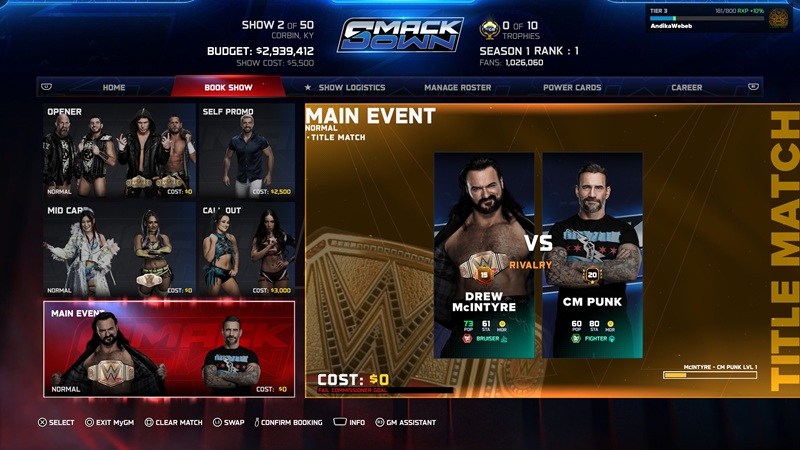Open the Manage Roster tab
Viewport: 800px width, 450px height.
click(457, 87)
